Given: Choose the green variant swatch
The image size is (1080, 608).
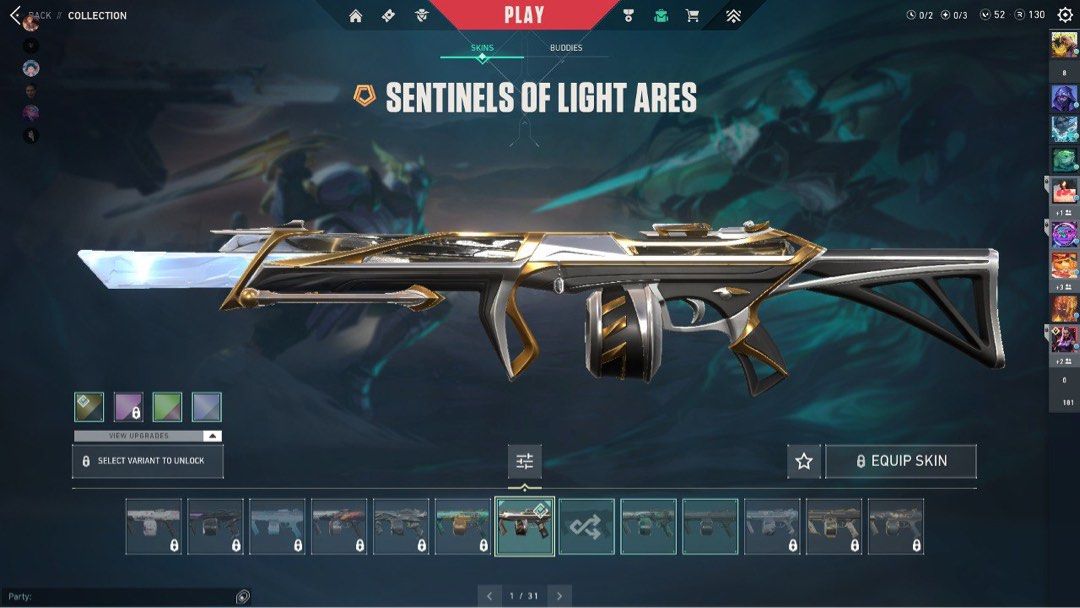Looking at the screenshot, I should click(x=167, y=407).
